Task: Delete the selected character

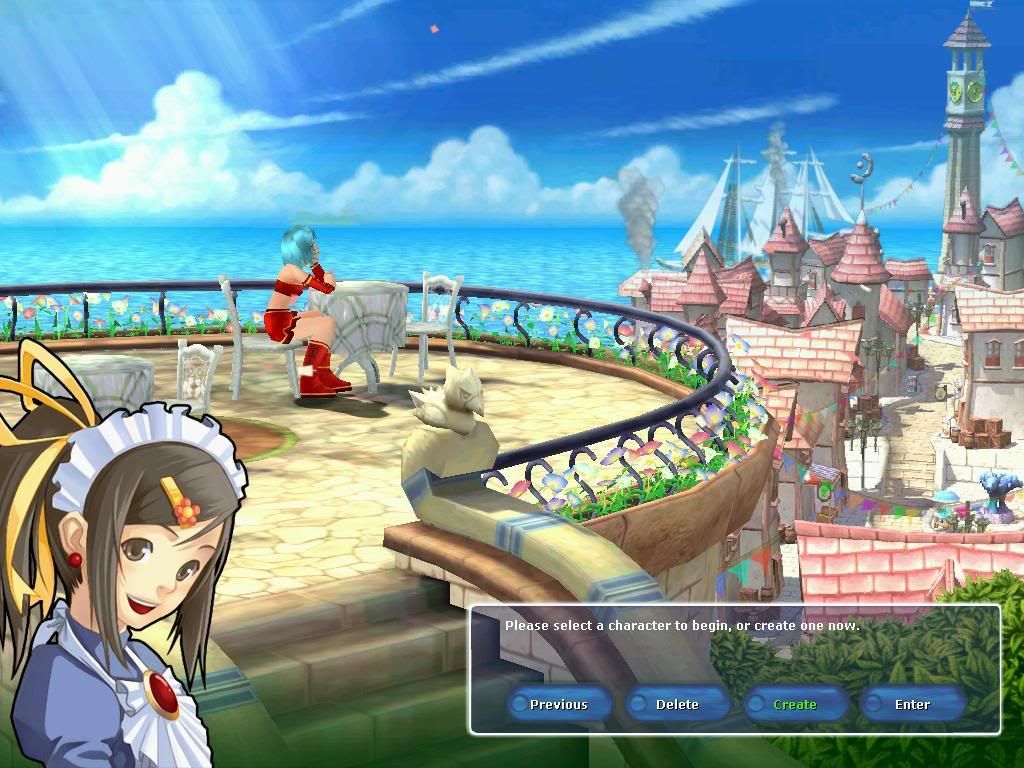Action: (677, 704)
